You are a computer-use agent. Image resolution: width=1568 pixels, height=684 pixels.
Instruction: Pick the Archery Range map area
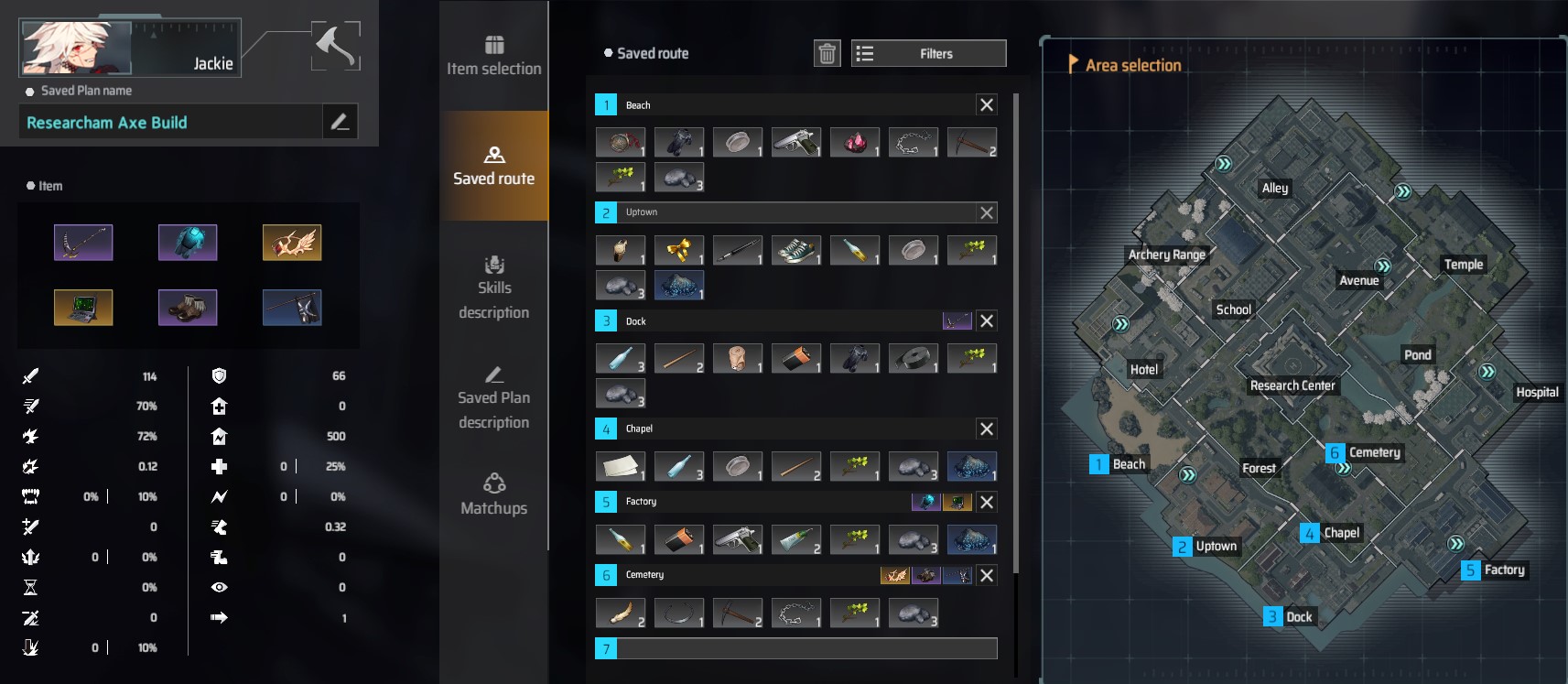[x=1166, y=255]
